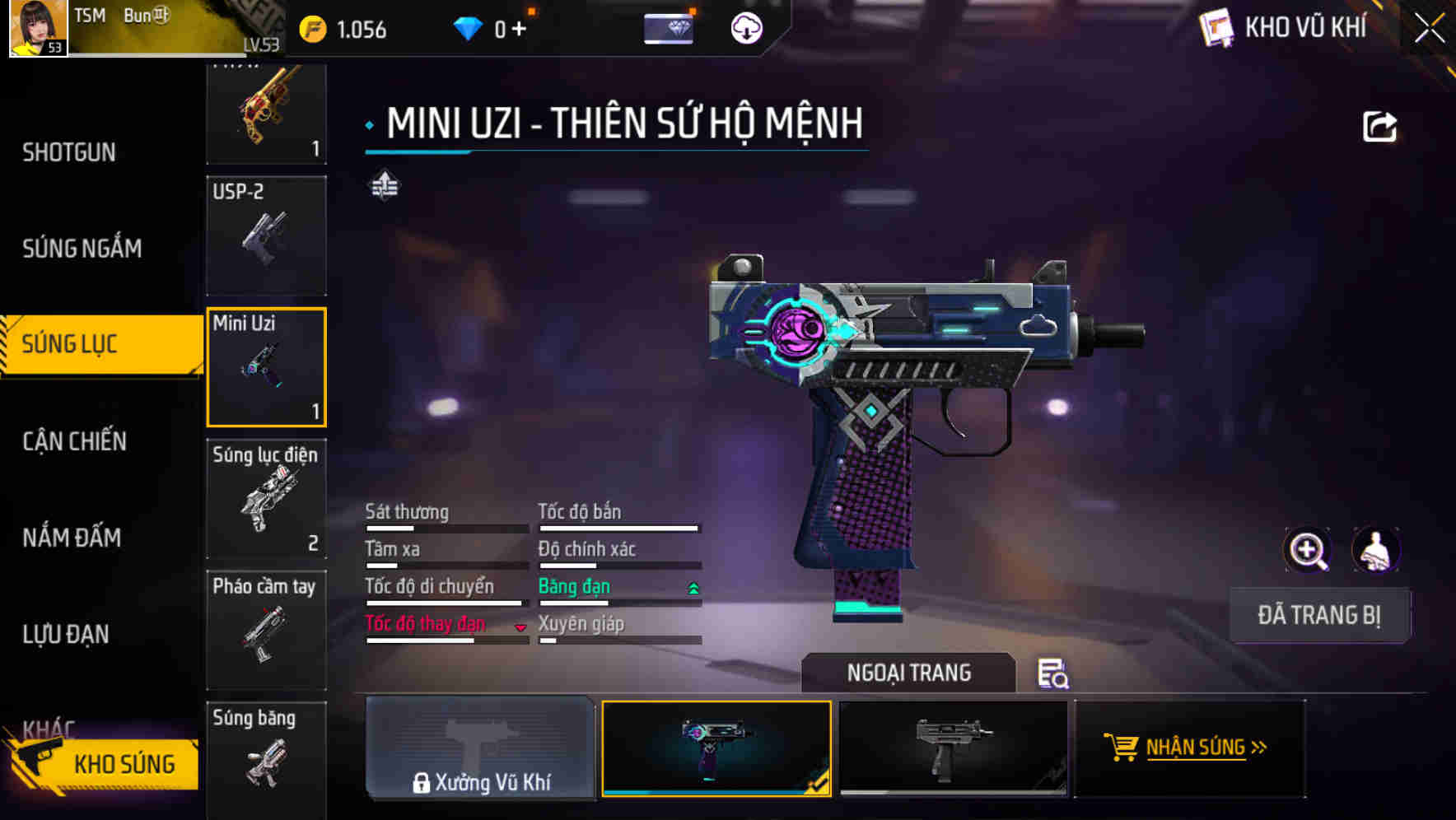Select the CẬN CHIẾN weapon category

(75, 441)
